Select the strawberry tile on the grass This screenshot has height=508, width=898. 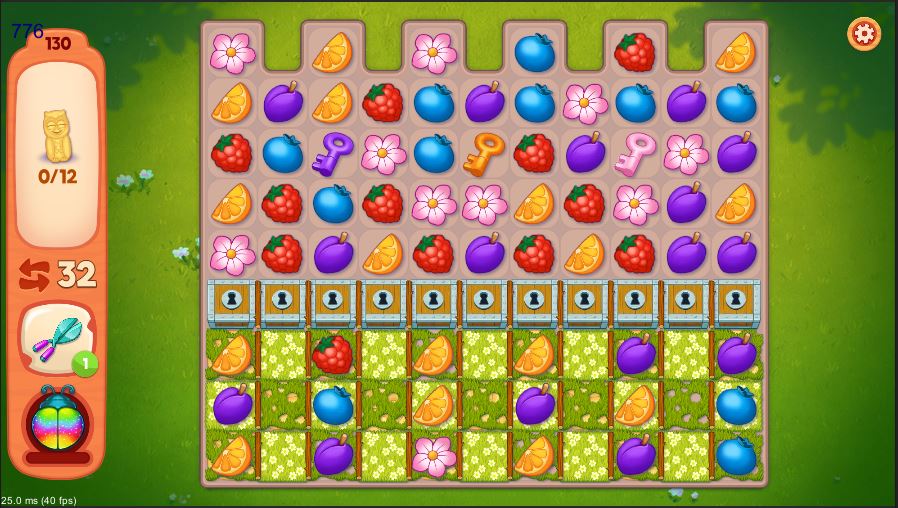(x=333, y=354)
